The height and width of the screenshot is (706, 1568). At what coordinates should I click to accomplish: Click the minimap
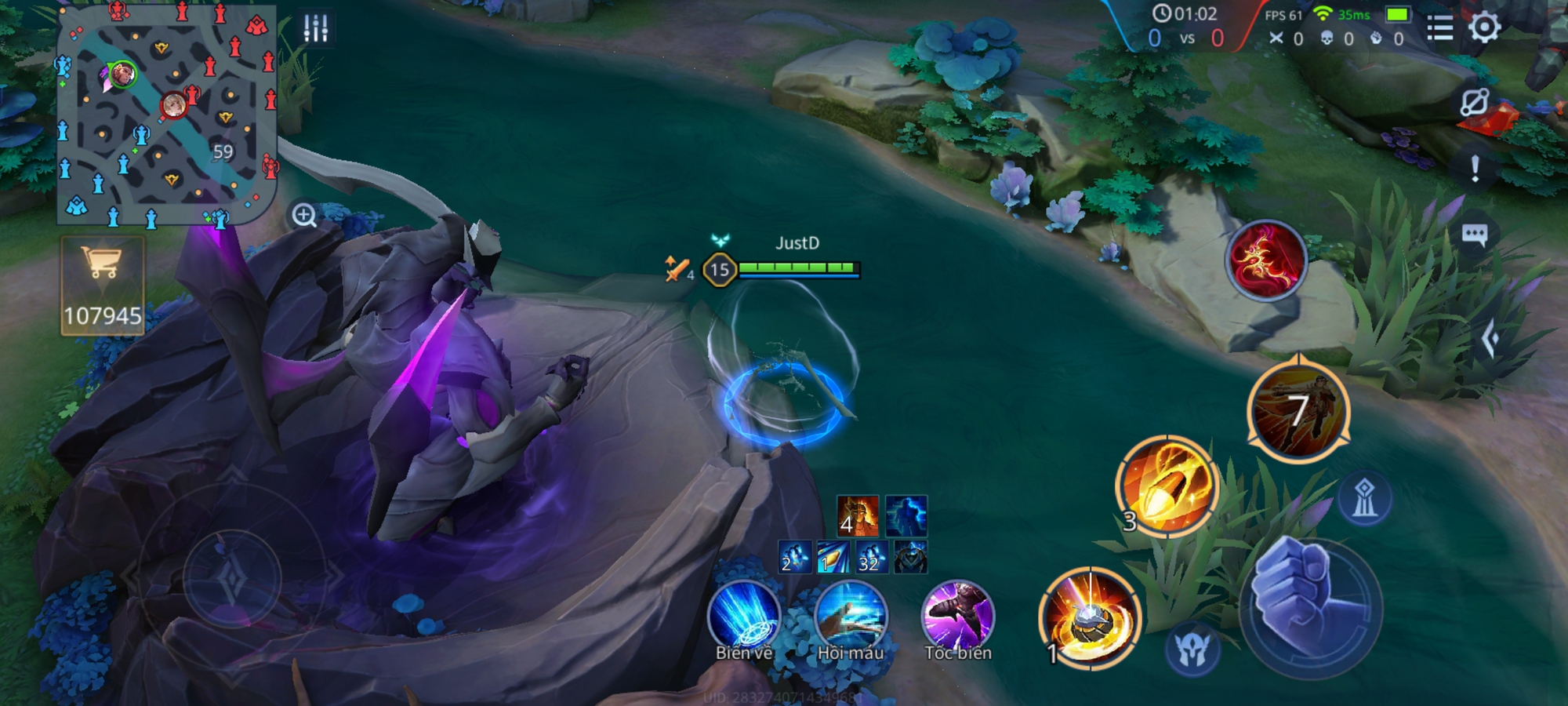pos(167,114)
